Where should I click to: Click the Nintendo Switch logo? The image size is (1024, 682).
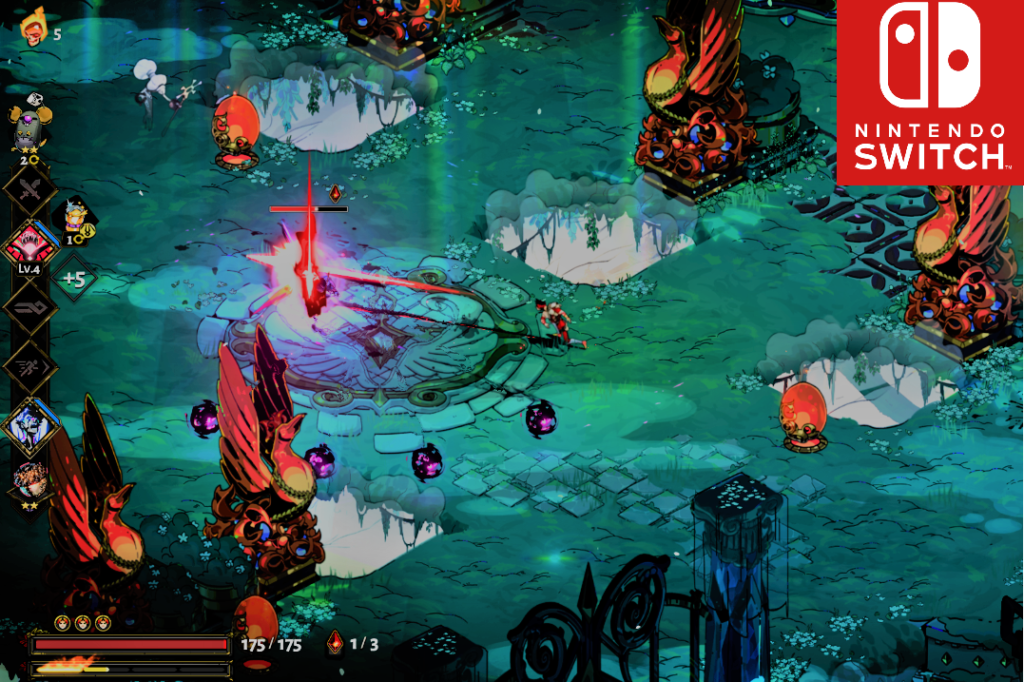(929, 92)
